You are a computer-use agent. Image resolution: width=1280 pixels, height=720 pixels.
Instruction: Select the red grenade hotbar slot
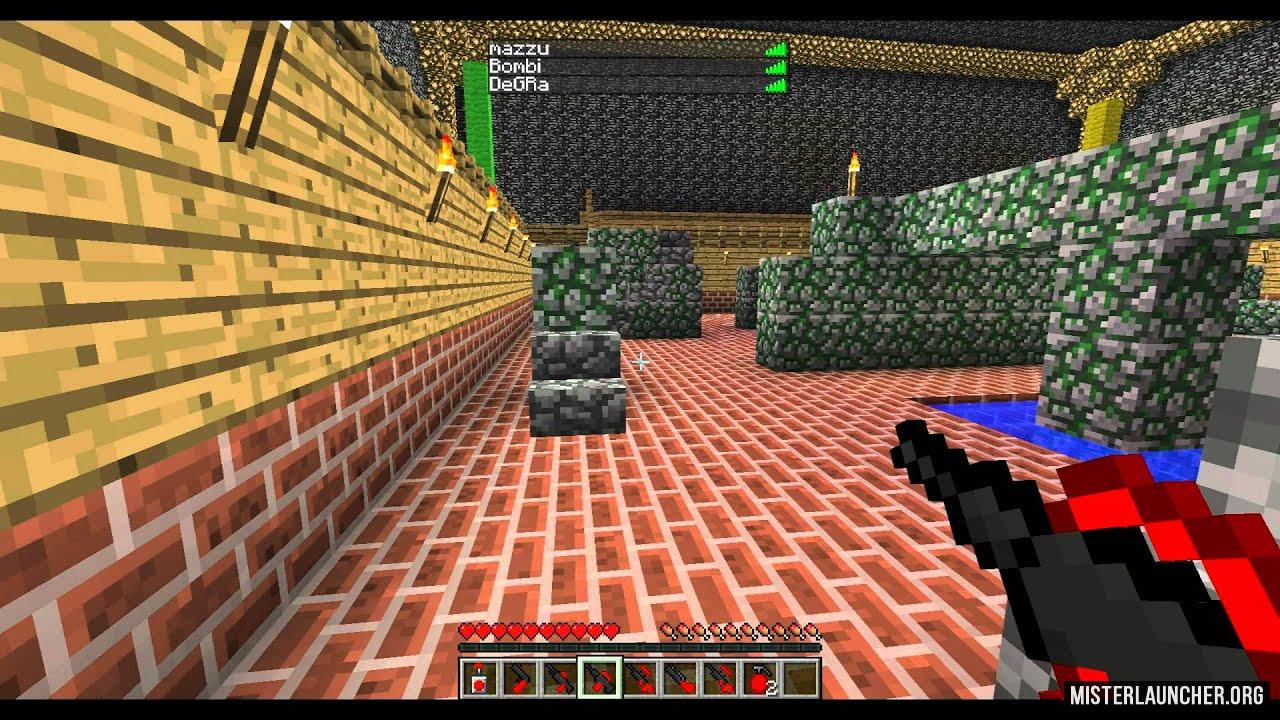tap(759, 678)
